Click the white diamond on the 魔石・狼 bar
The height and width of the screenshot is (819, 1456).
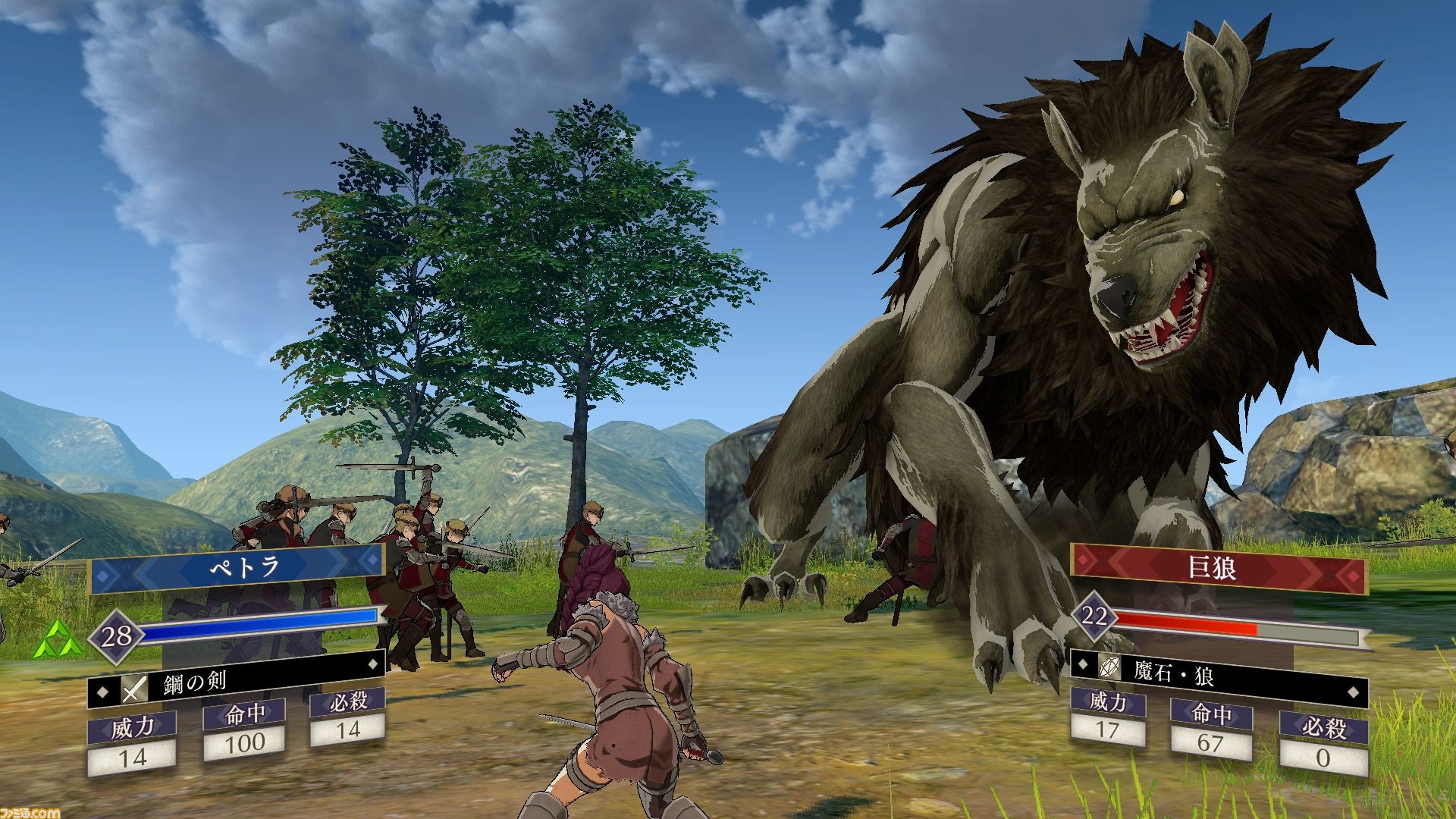click(1354, 692)
